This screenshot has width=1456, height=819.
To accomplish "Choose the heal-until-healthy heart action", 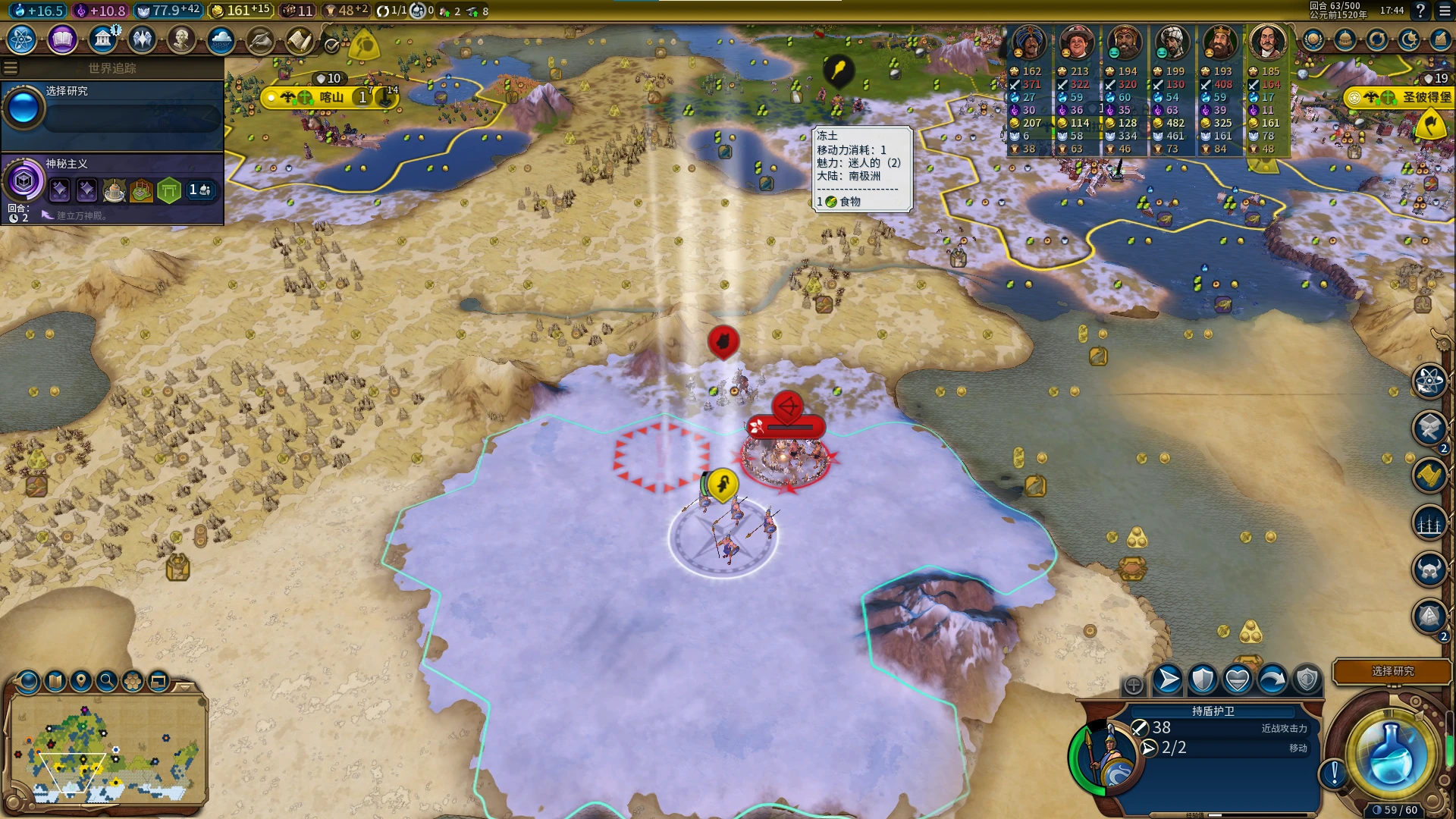I will click(1238, 679).
